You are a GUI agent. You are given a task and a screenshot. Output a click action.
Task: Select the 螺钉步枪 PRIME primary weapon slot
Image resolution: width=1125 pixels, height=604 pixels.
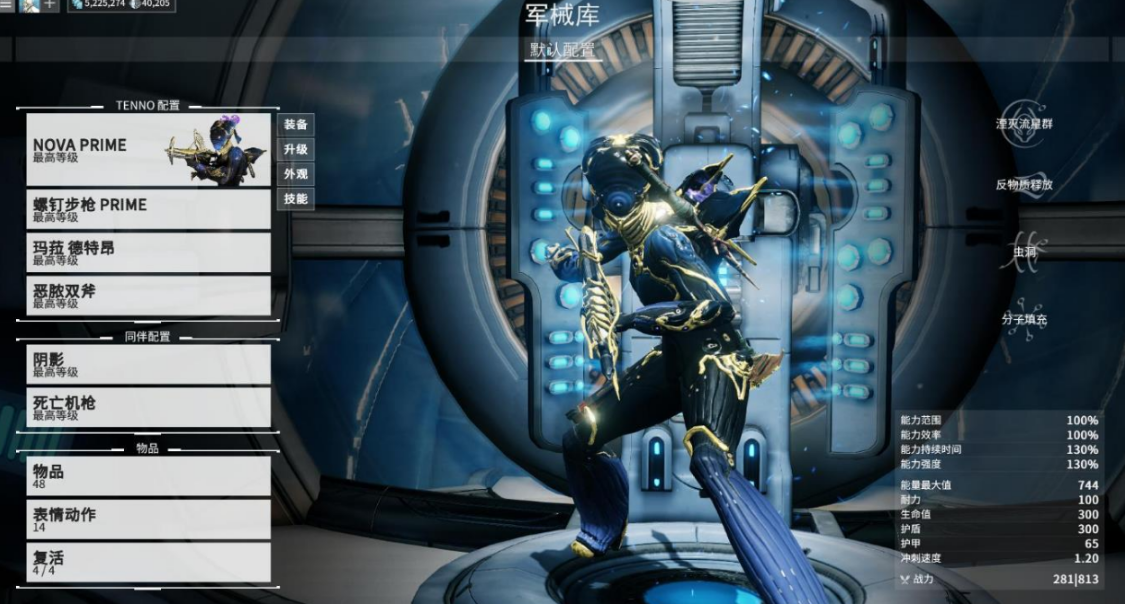pos(148,209)
